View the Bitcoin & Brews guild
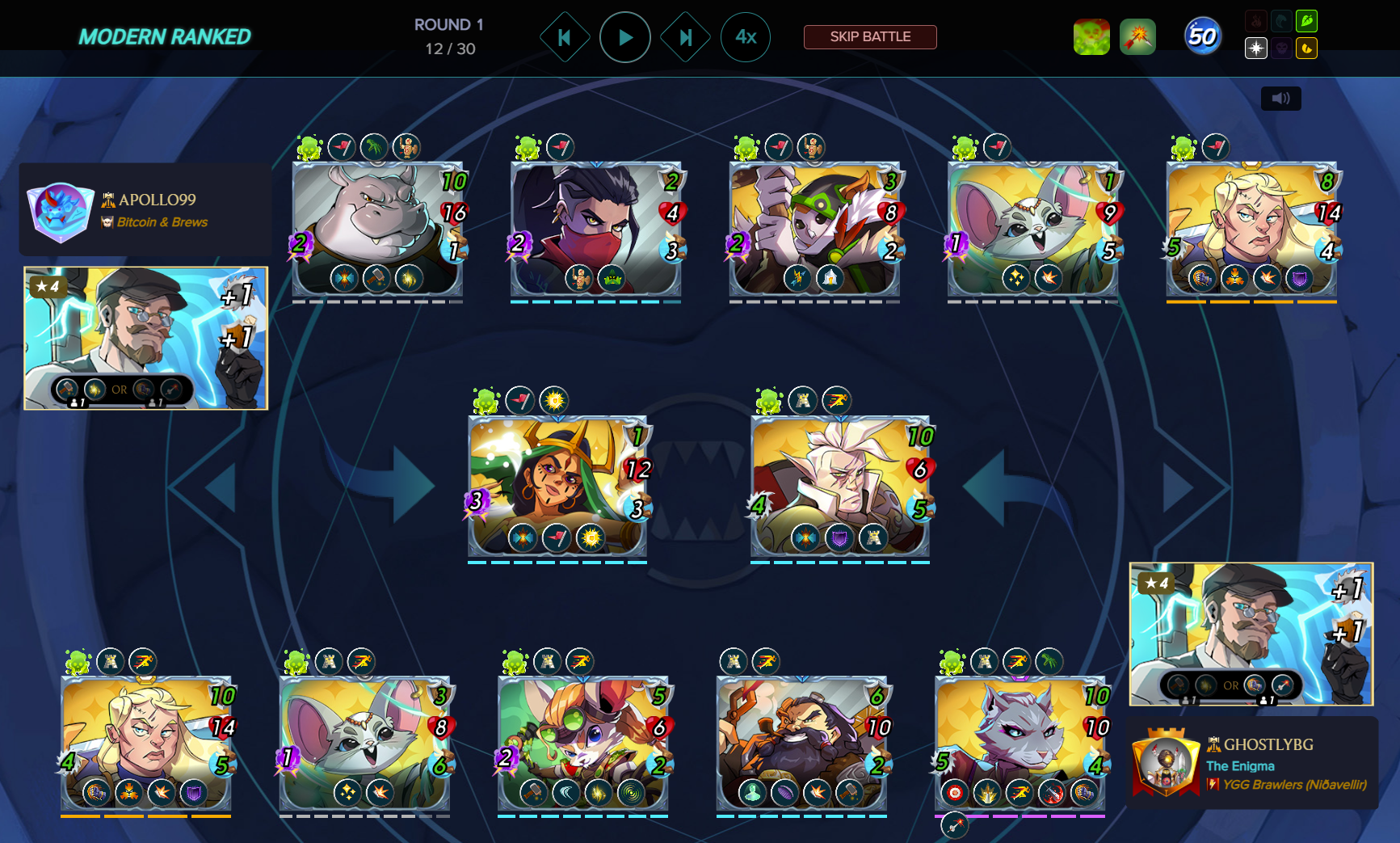 coord(162,222)
